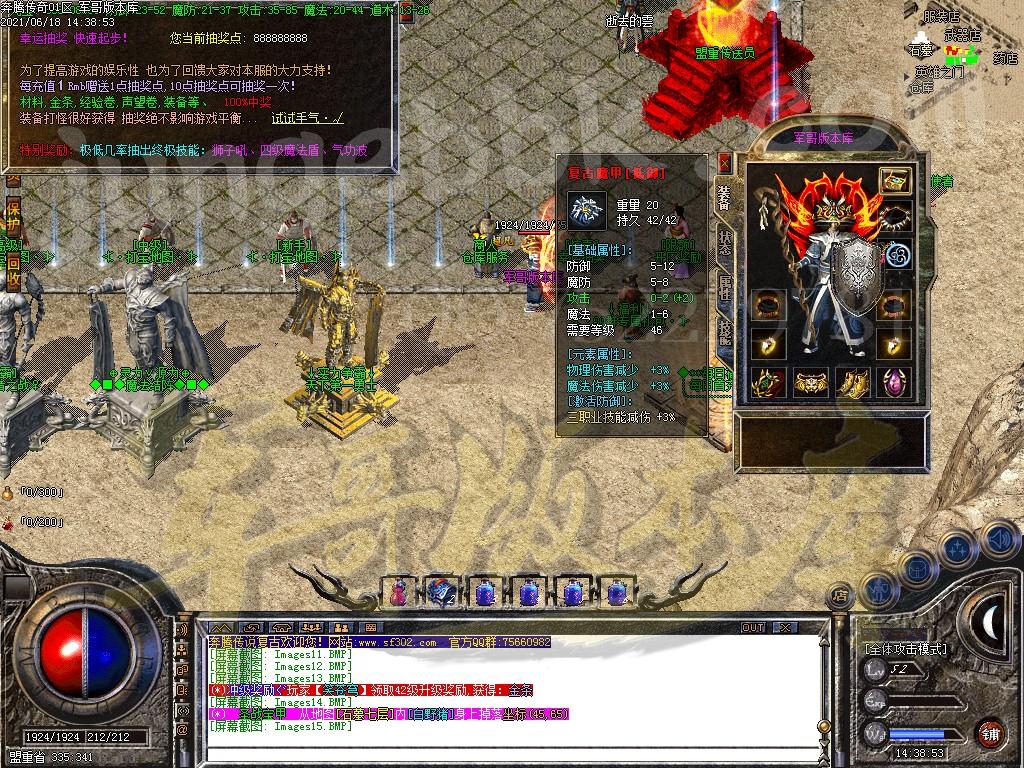Click the OUT button above chat

[753, 628]
